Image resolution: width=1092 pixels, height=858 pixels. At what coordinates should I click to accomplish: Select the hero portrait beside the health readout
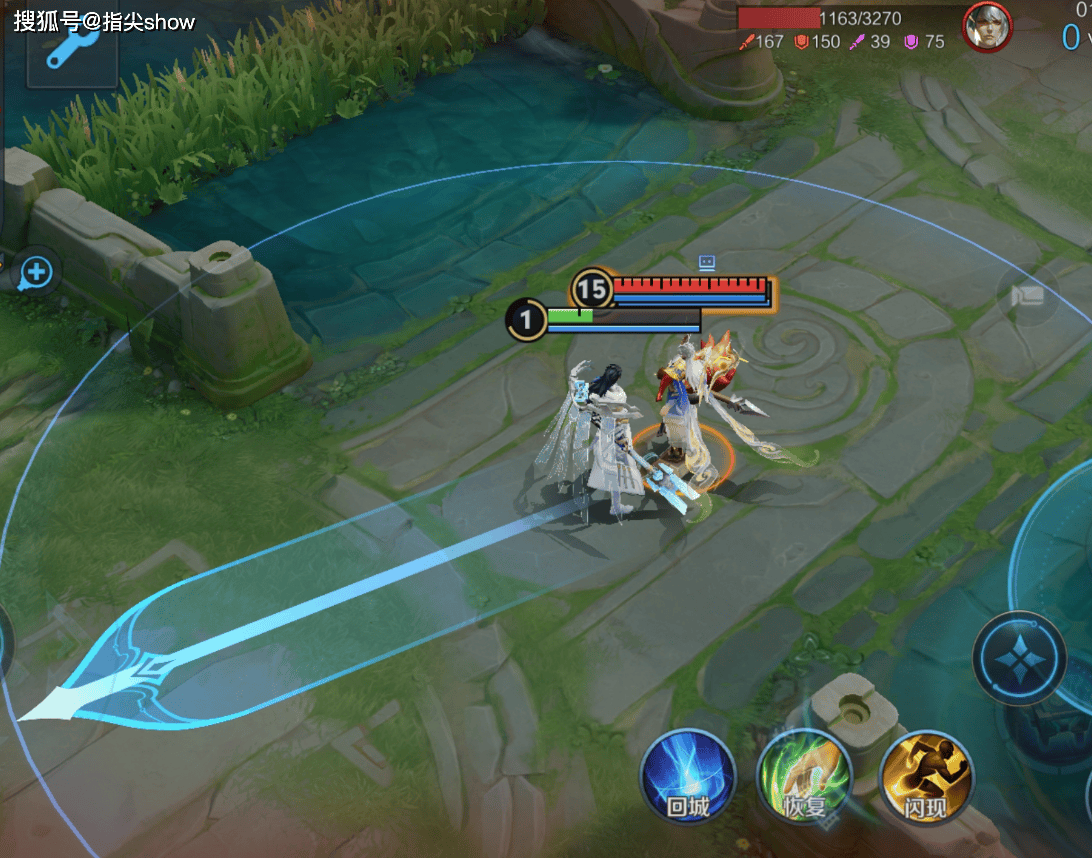987,27
